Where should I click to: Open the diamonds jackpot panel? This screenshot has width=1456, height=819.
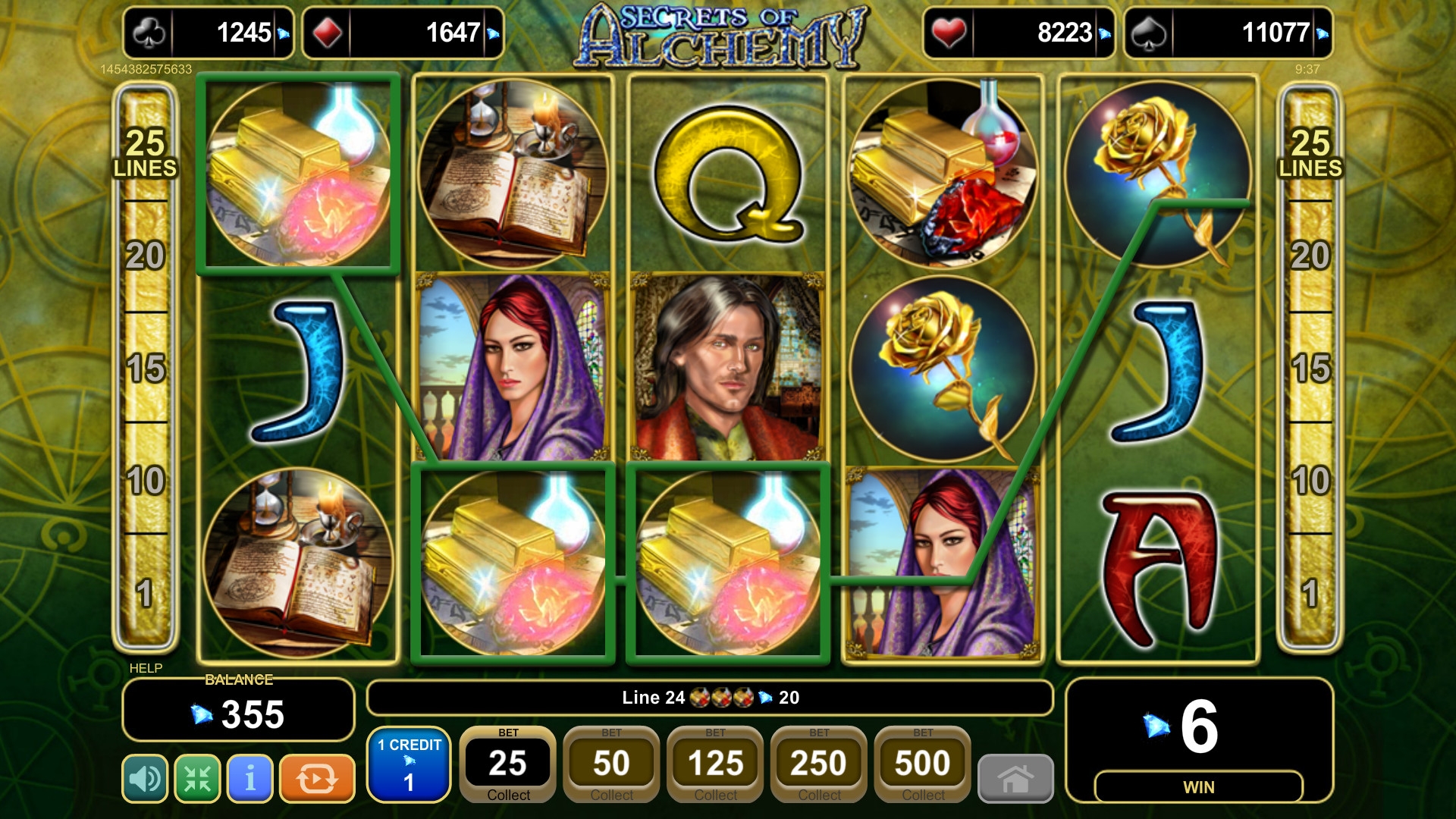coord(403,33)
